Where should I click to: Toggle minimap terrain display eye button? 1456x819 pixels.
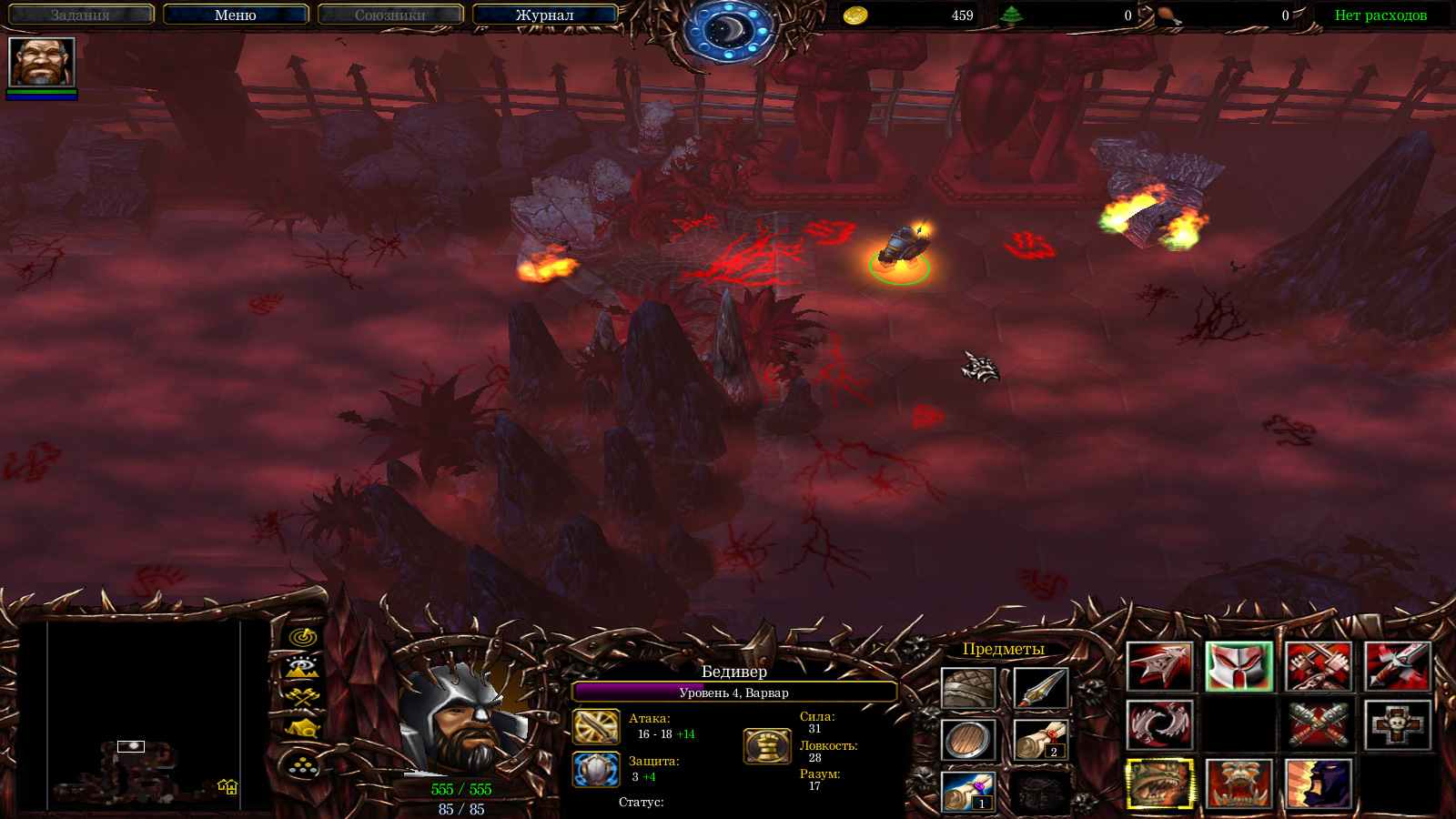(302, 667)
